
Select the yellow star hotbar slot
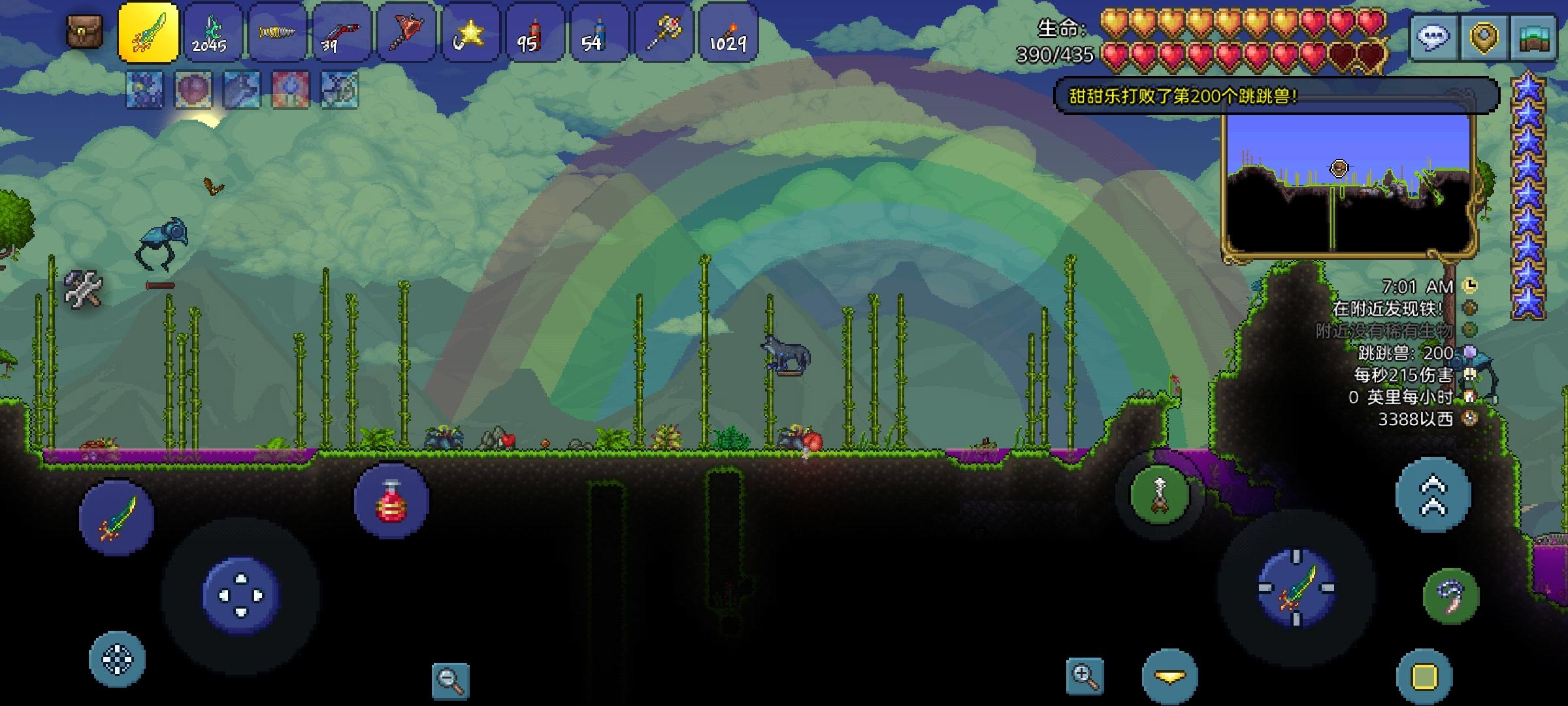pyautogui.click(x=470, y=33)
